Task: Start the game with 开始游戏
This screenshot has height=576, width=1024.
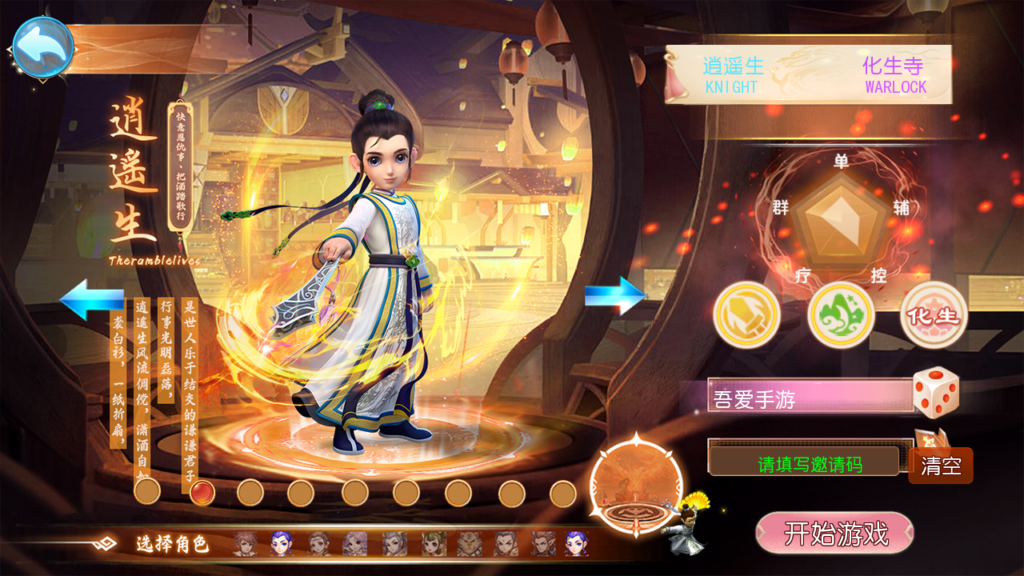Action: (835, 533)
